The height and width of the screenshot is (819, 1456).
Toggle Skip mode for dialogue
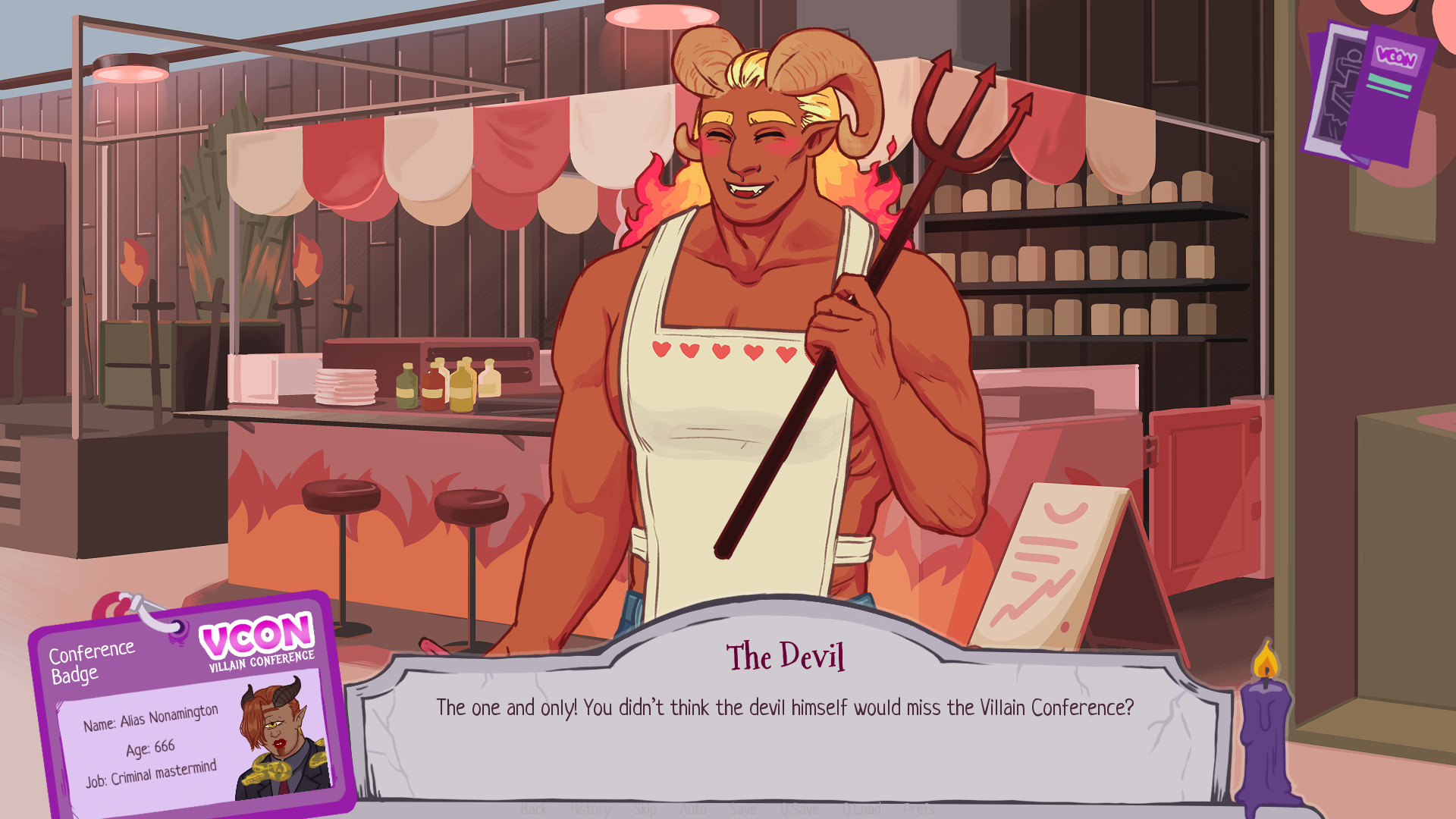coord(644,810)
